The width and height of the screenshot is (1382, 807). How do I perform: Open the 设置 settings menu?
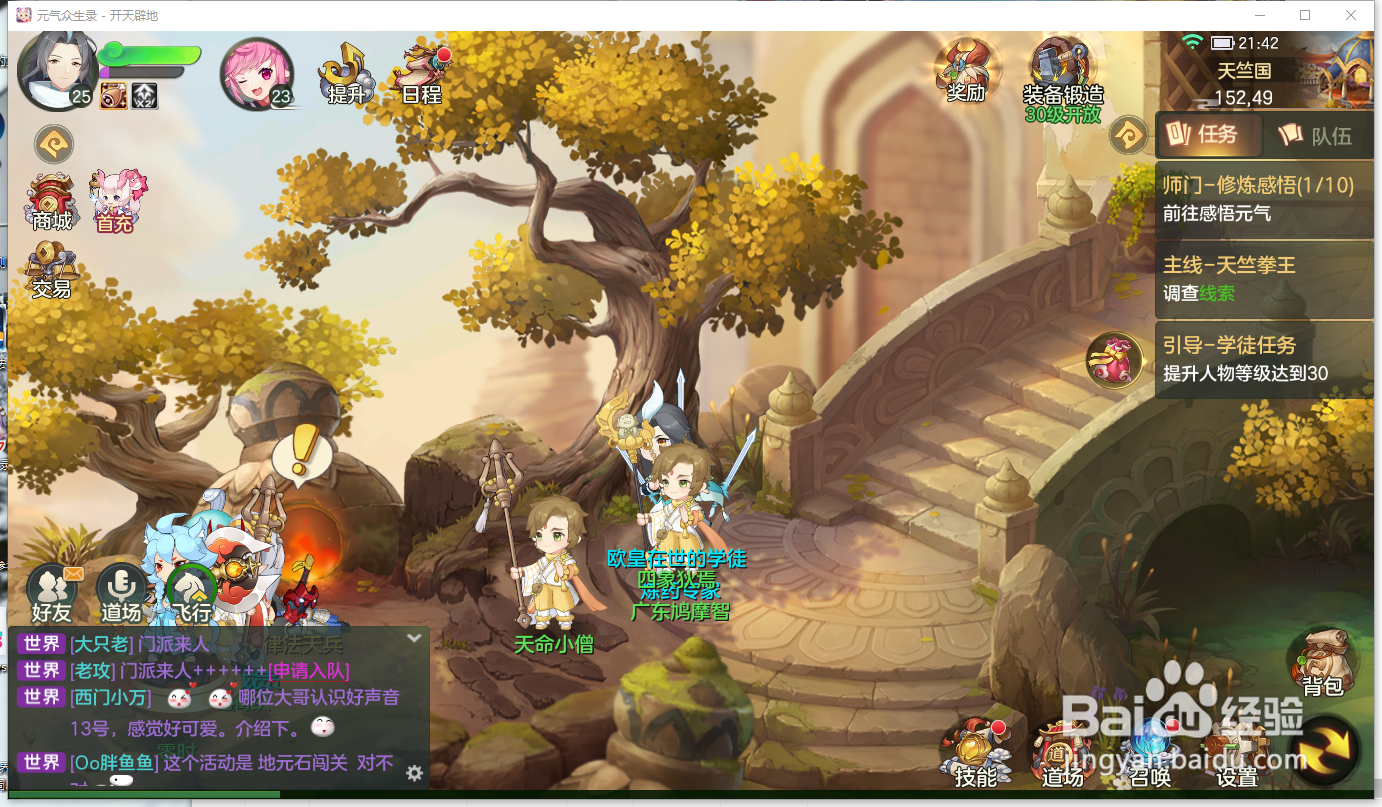pos(1236,755)
